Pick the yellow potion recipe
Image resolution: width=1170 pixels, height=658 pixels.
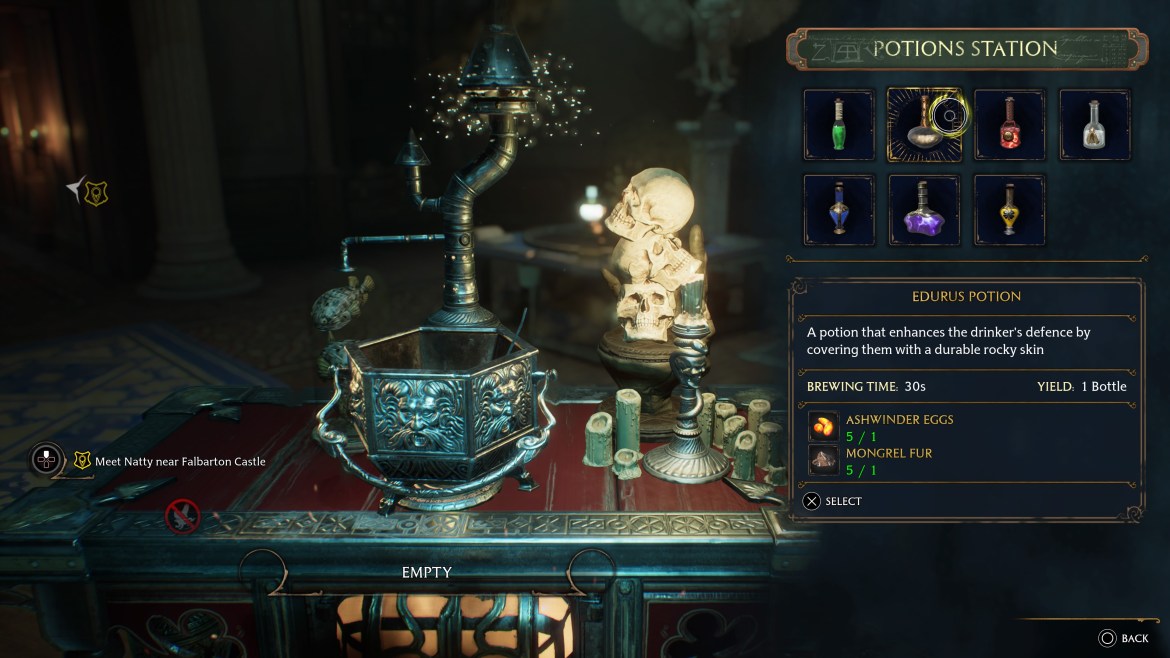(1010, 210)
